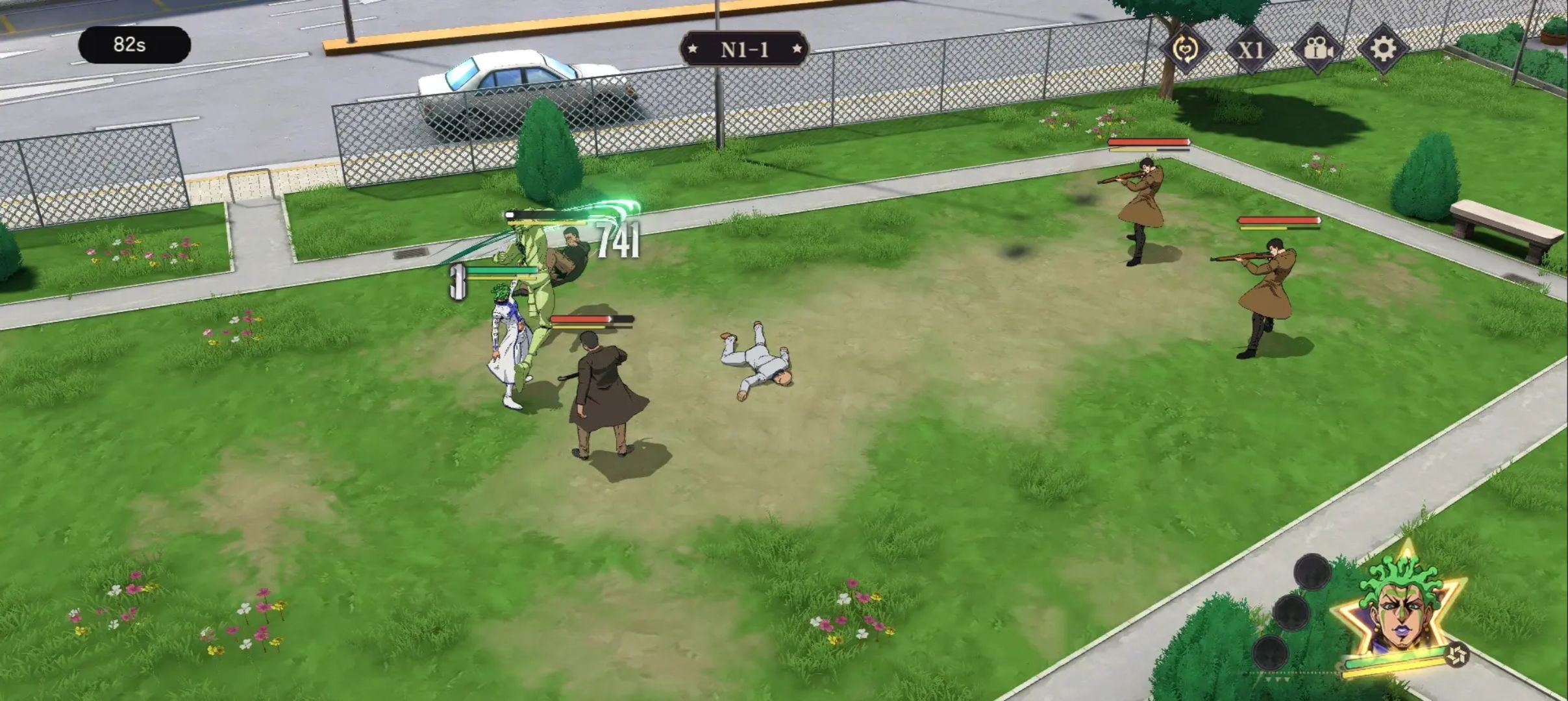Open the camera view option

pyautogui.click(x=1317, y=49)
